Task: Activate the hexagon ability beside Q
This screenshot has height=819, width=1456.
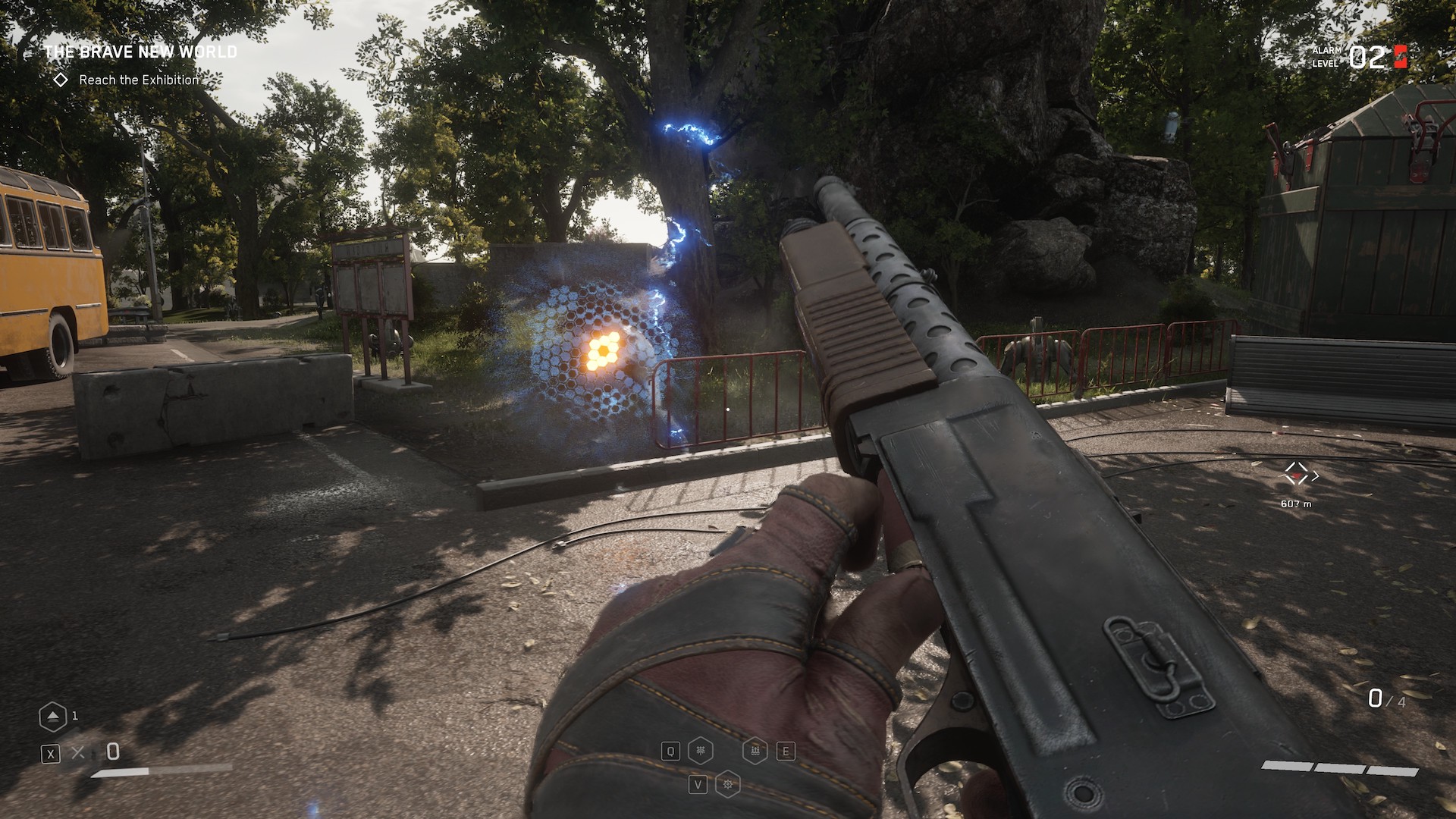Action: [x=701, y=751]
